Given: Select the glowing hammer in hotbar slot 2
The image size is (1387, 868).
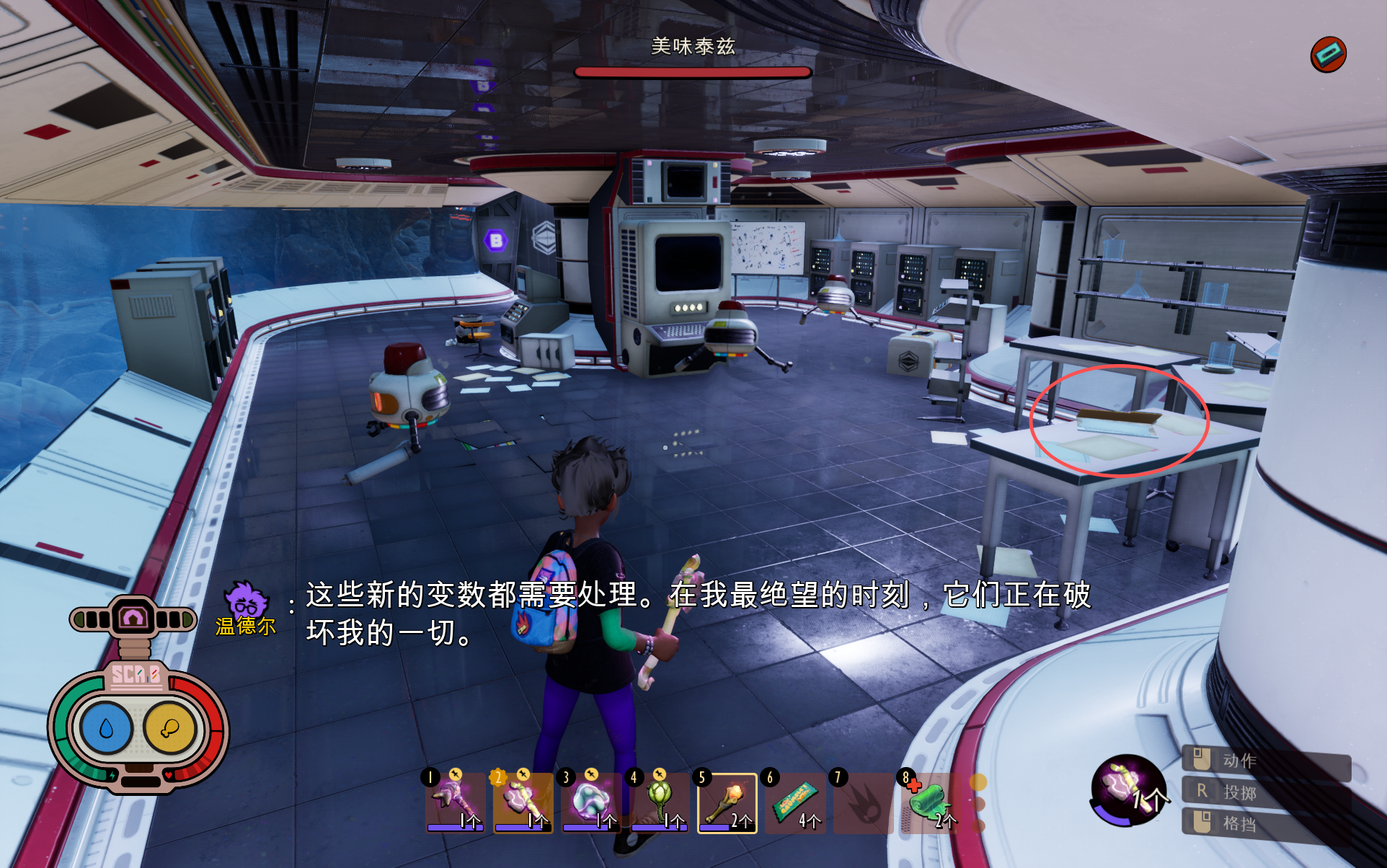Looking at the screenshot, I should pyautogui.click(x=522, y=802).
